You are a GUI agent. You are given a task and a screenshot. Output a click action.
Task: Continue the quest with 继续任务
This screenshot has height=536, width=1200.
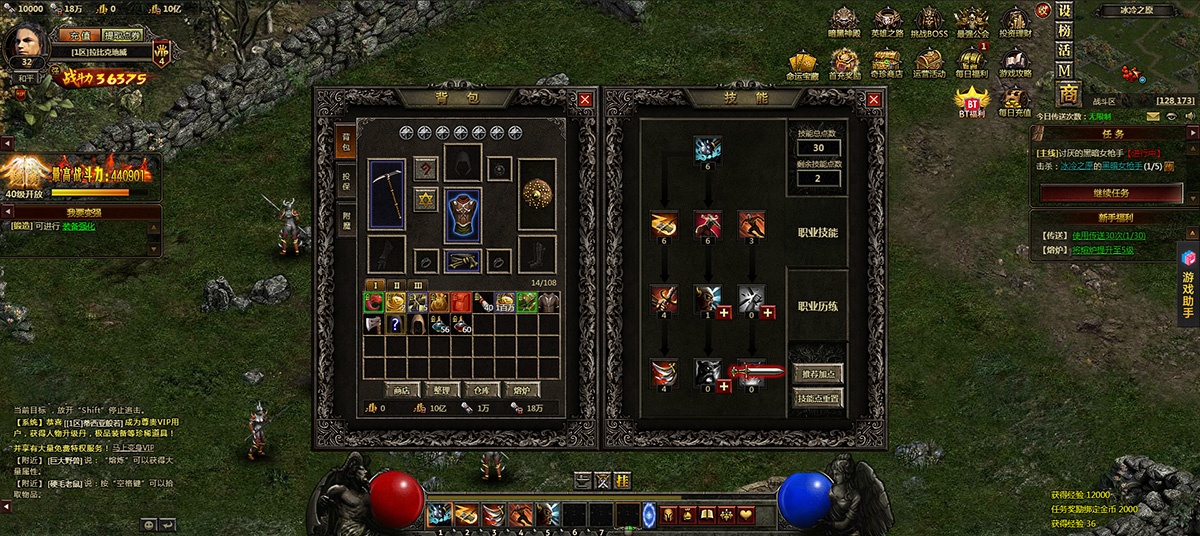[1110, 192]
